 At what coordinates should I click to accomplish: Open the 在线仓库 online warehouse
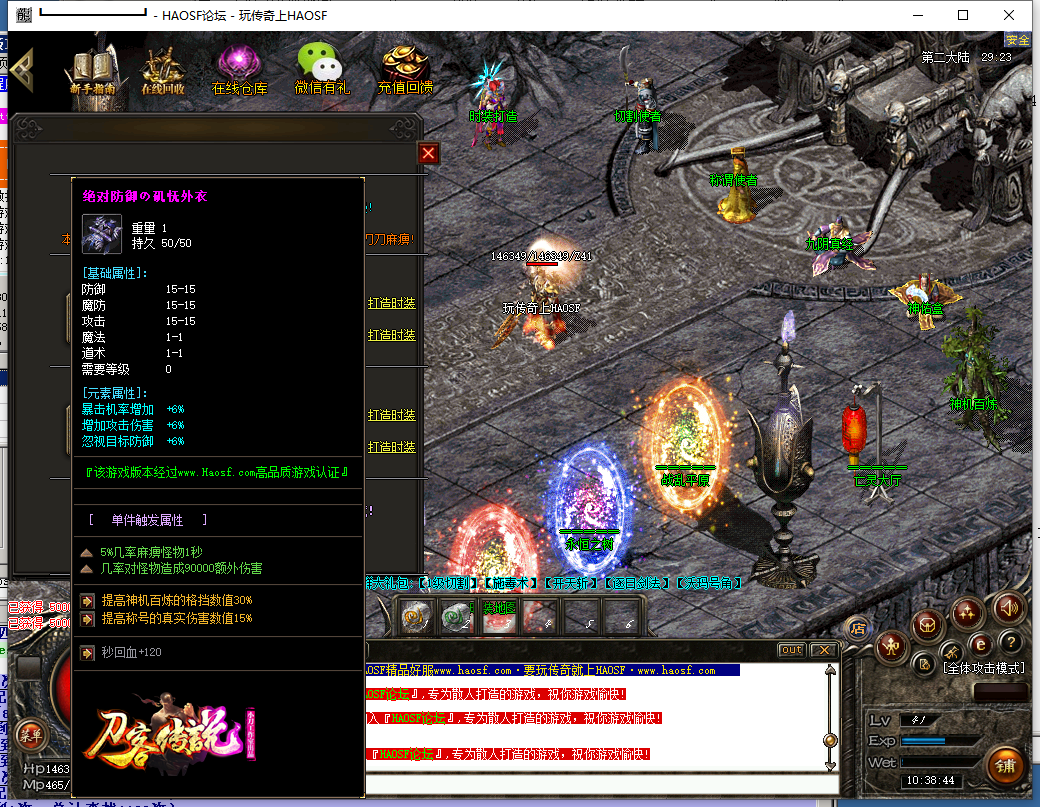240,71
